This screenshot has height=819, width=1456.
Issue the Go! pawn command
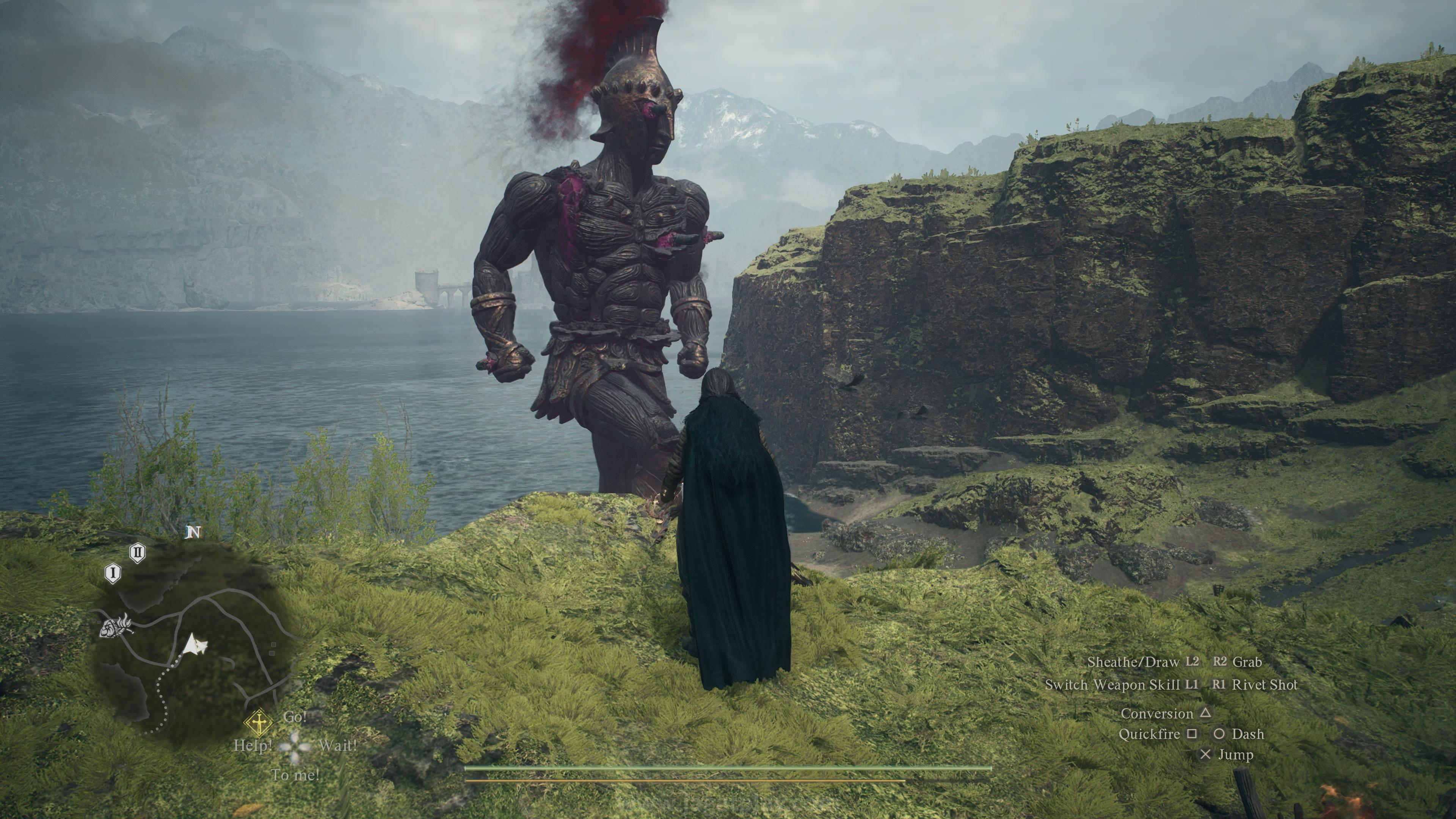(x=295, y=717)
